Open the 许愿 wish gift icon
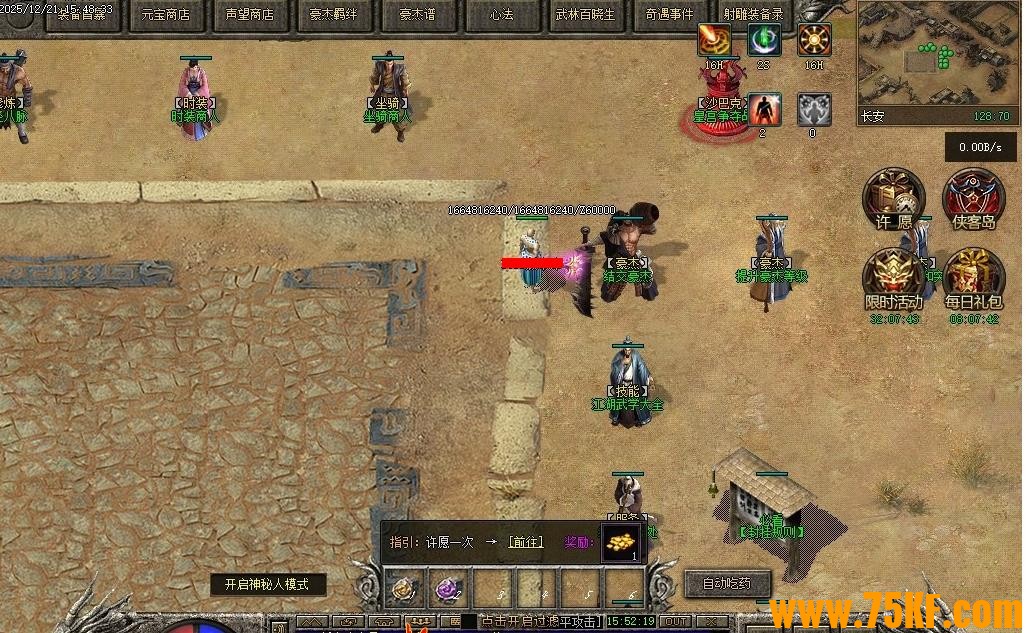 893,198
